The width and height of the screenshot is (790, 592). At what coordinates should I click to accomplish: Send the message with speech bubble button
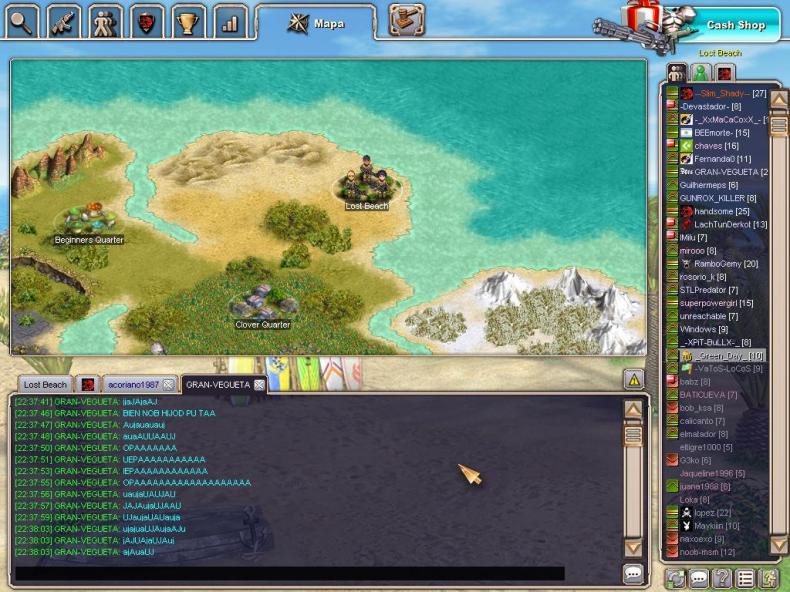pyautogui.click(x=633, y=574)
